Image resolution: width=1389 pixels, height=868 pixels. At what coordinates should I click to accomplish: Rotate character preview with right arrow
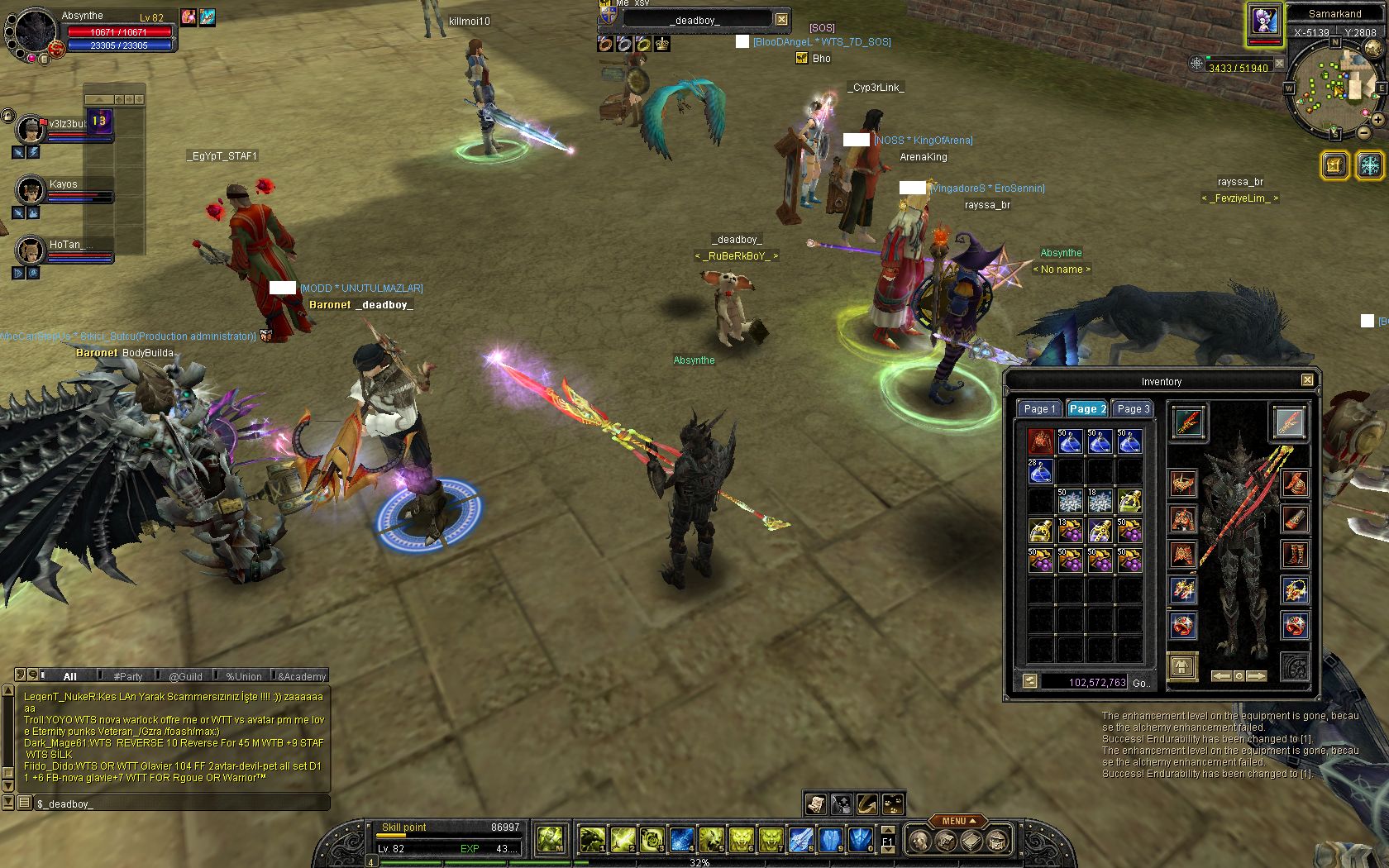coord(1256,676)
